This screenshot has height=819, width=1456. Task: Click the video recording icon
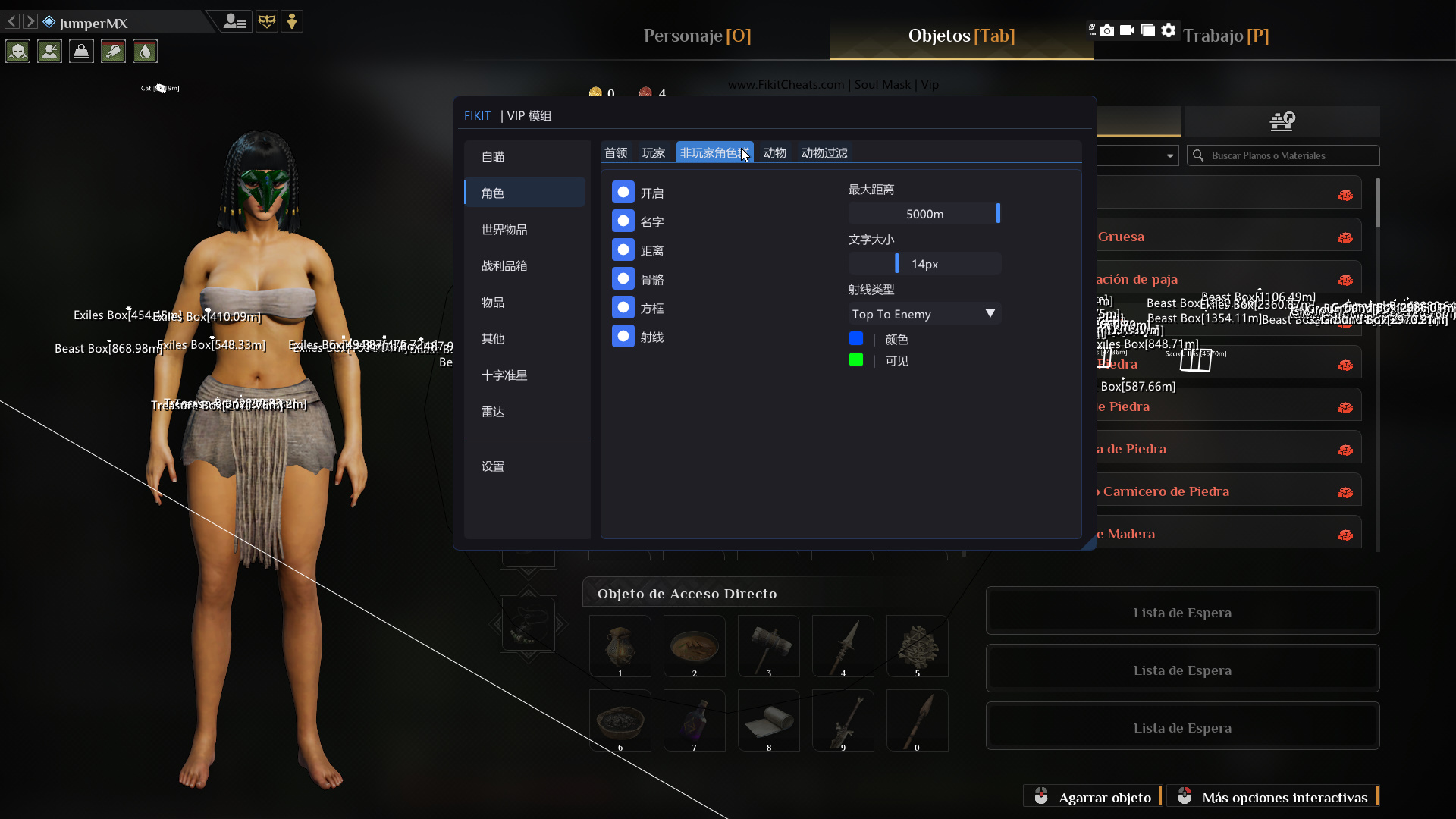pyautogui.click(x=1128, y=30)
